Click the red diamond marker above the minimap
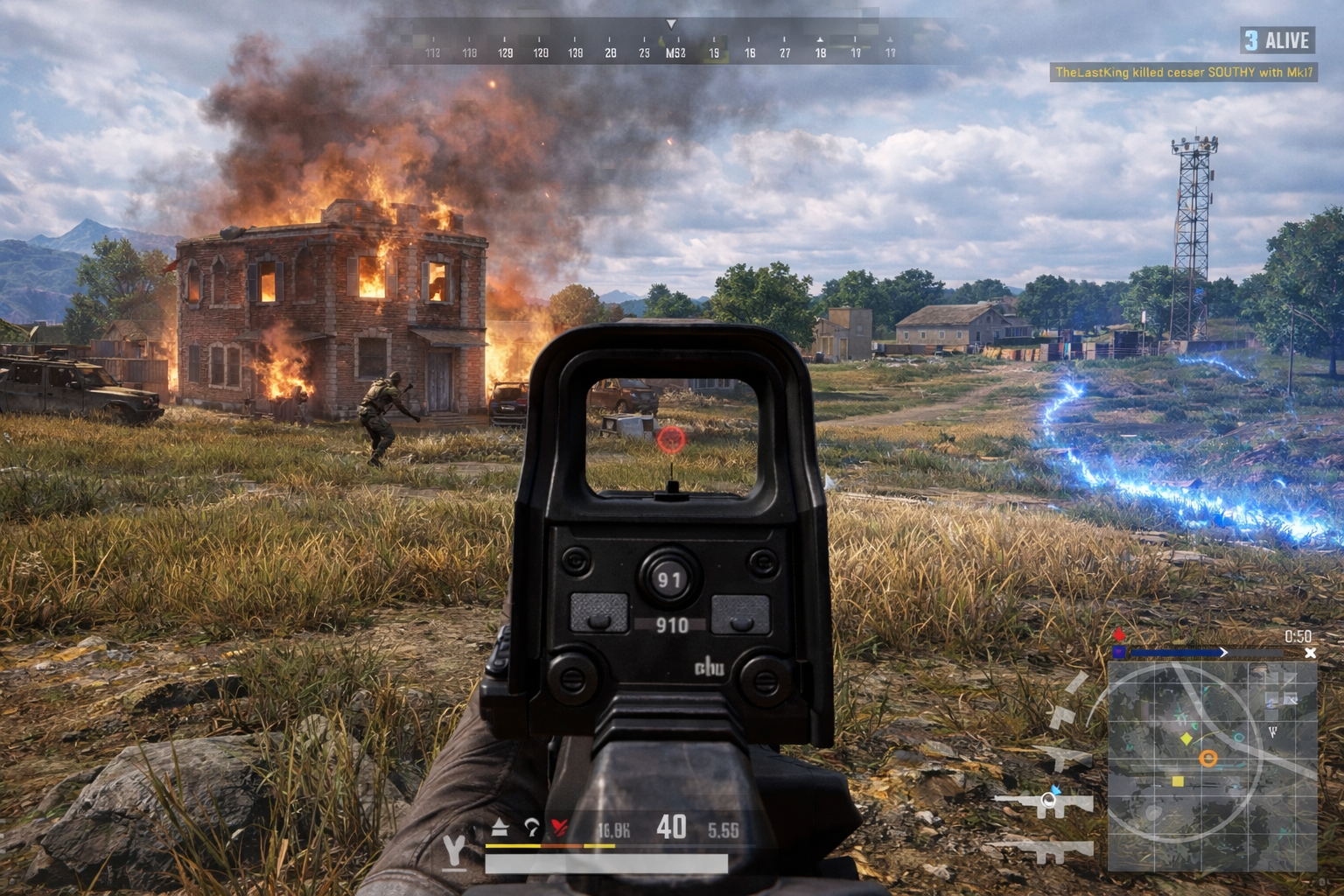This screenshot has width=1344, height=896. (1120, 634)
